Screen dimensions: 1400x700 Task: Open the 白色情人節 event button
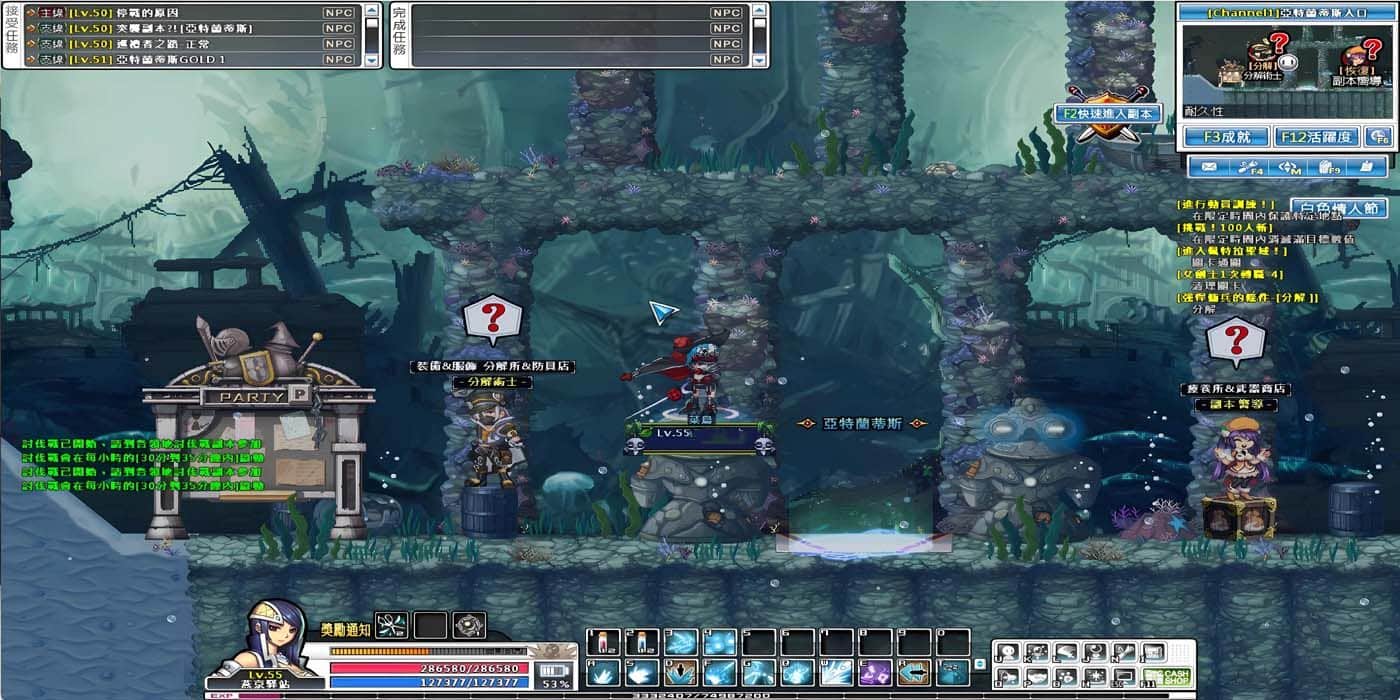1338,209
